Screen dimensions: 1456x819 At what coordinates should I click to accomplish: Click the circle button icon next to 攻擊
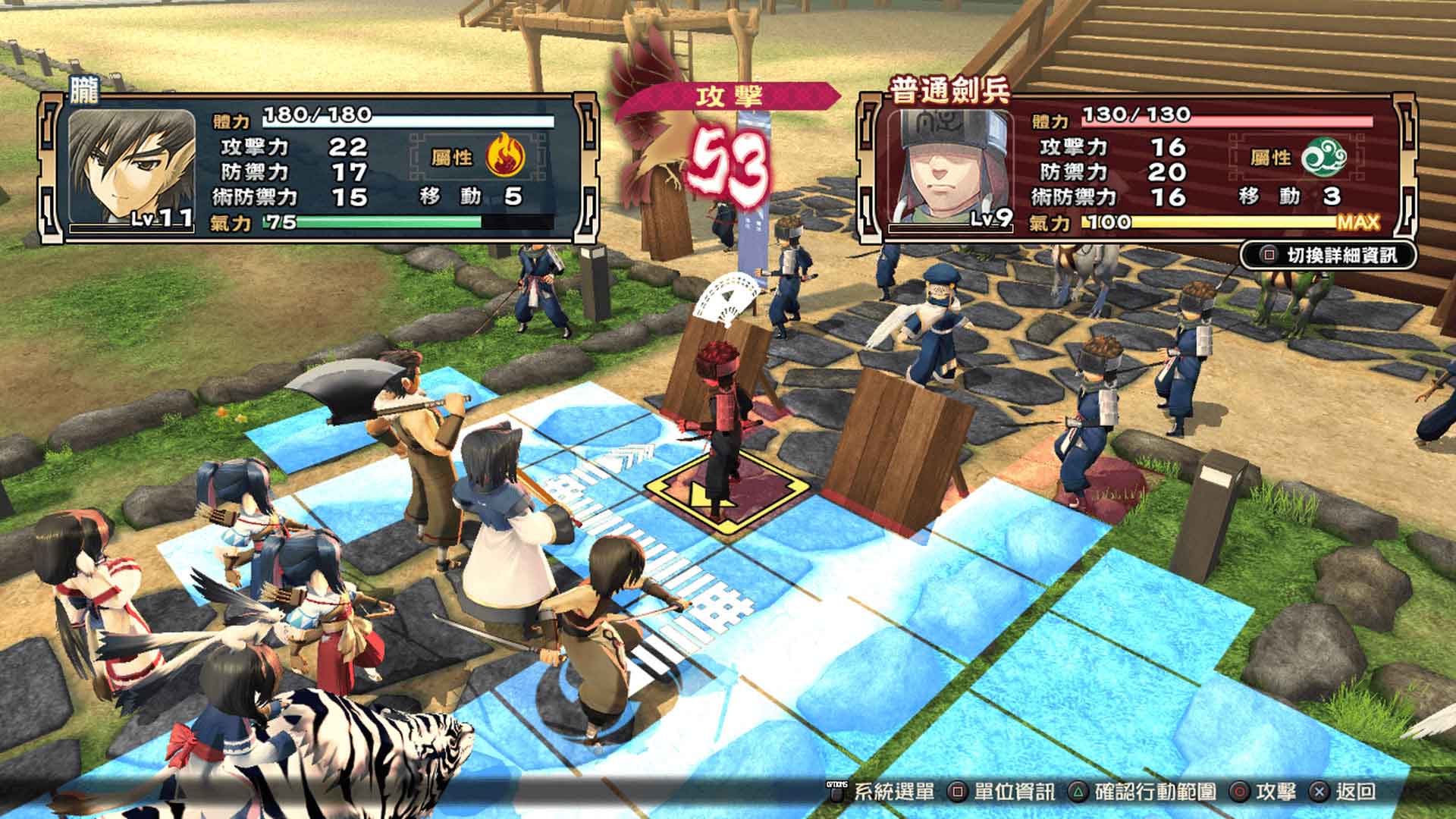coord(1239,793)
